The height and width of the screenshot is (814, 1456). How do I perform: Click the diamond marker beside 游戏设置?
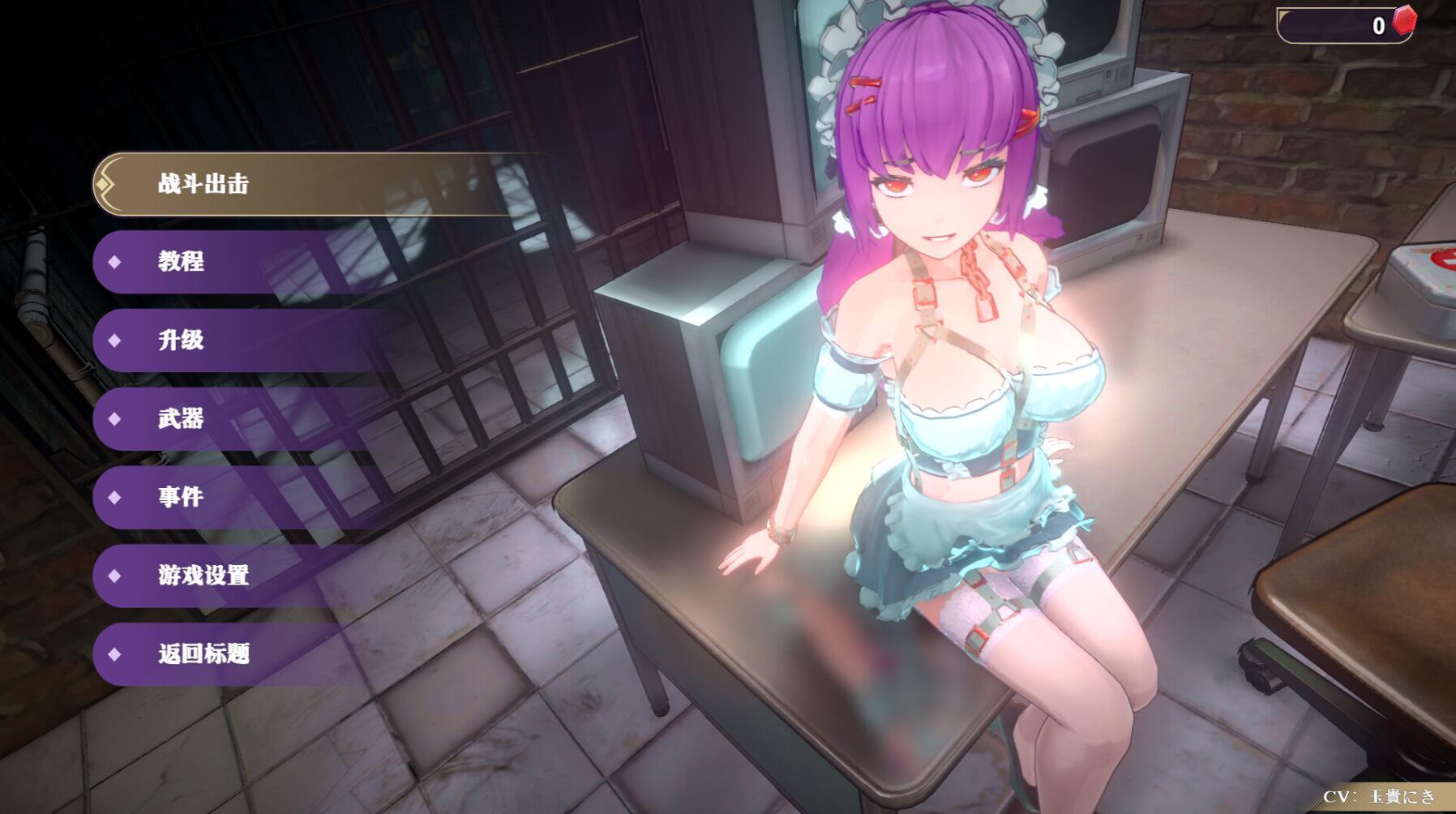pos(113,577)
